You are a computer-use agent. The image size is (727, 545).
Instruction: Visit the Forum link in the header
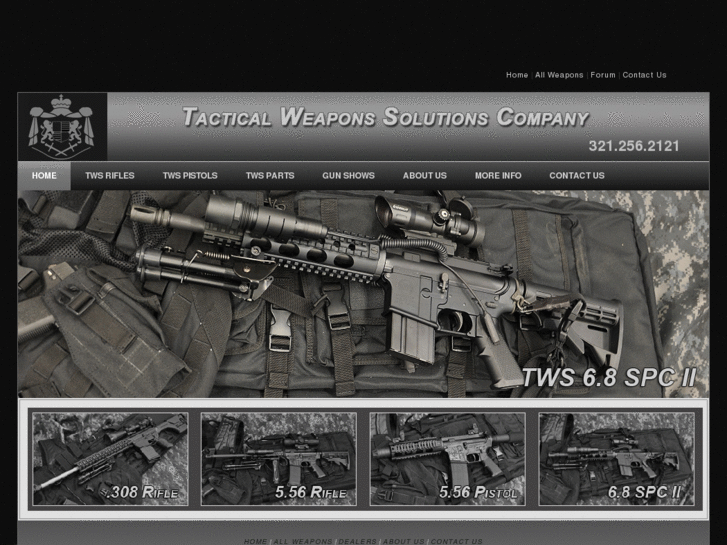tap(603, 75)
